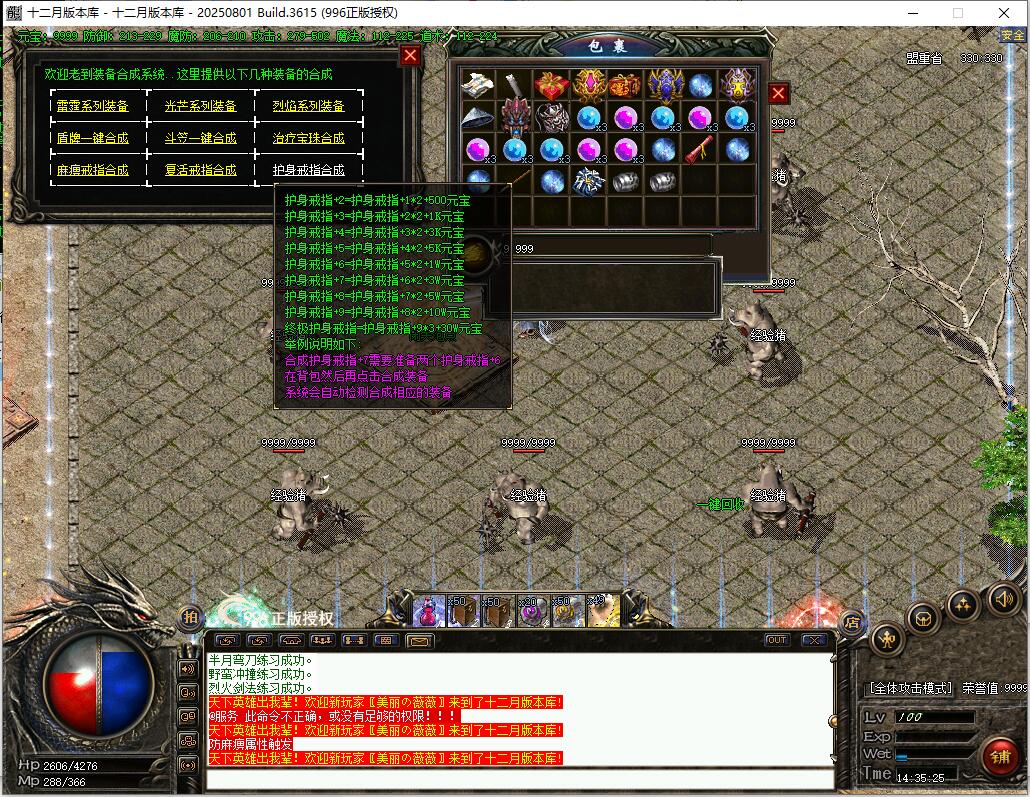Open 治疗宝珠合成 option

[x=308, y=138]
